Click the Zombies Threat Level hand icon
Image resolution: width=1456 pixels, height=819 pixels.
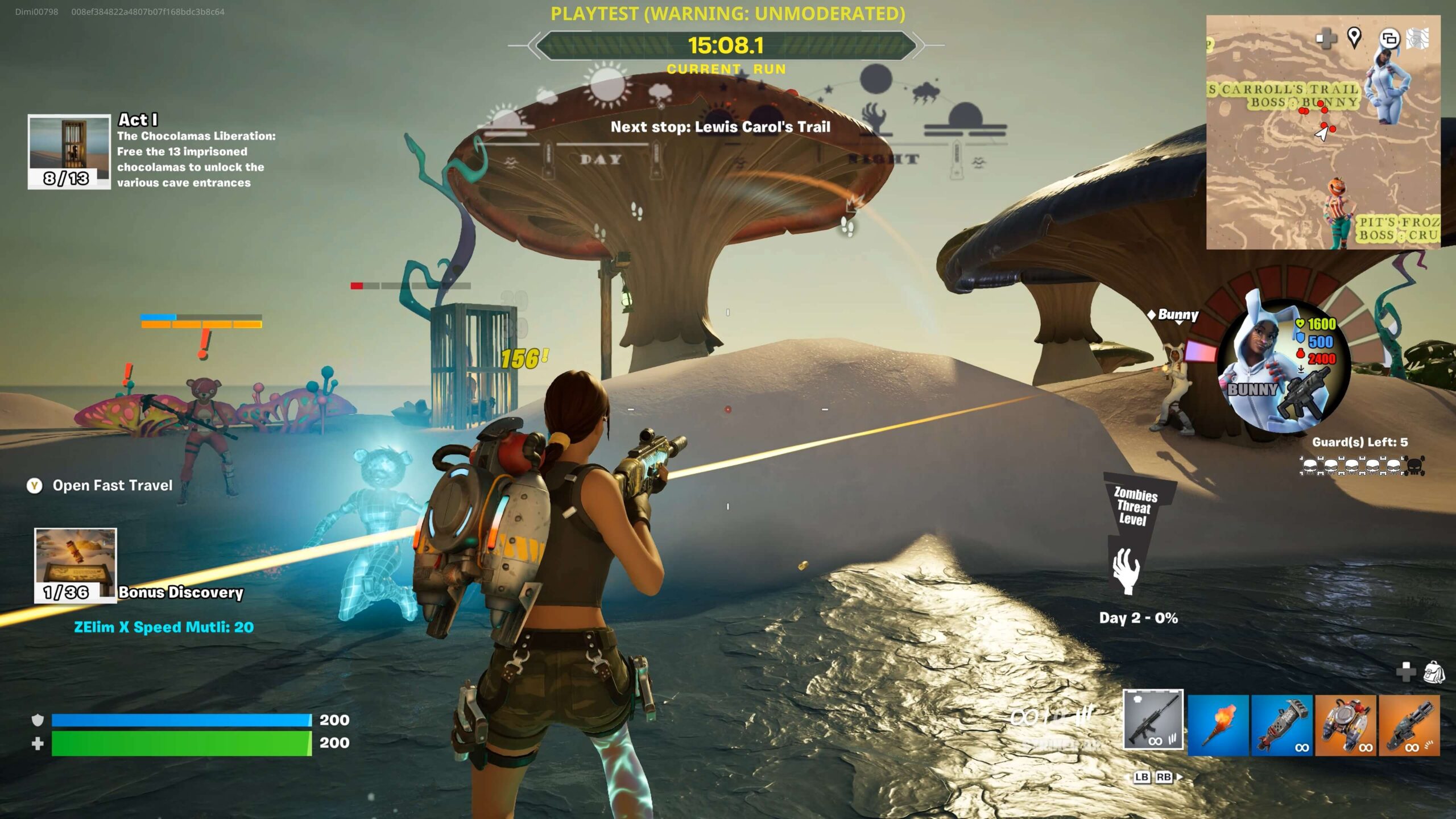(x=1126, y=572)
